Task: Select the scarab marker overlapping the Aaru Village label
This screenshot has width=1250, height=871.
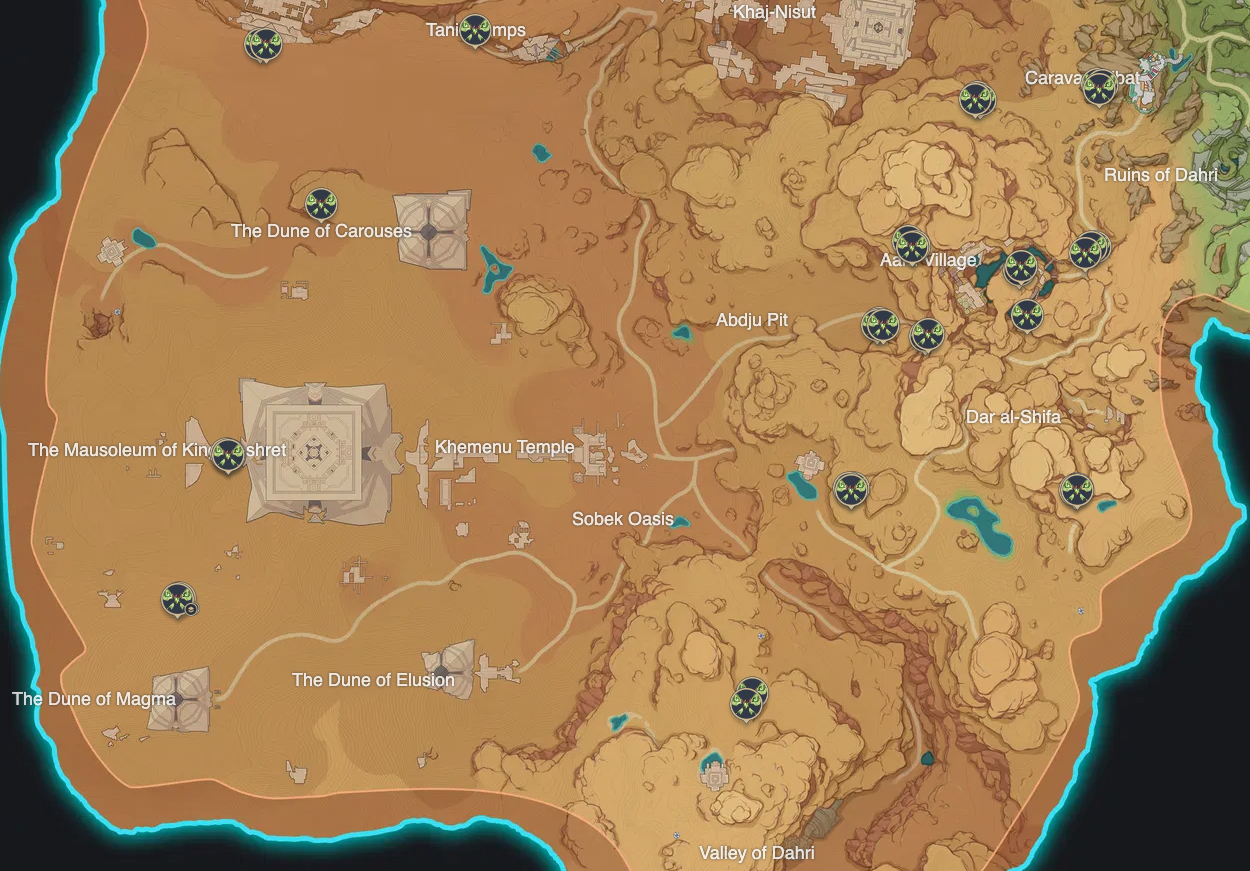Action: tap(910, 244)
